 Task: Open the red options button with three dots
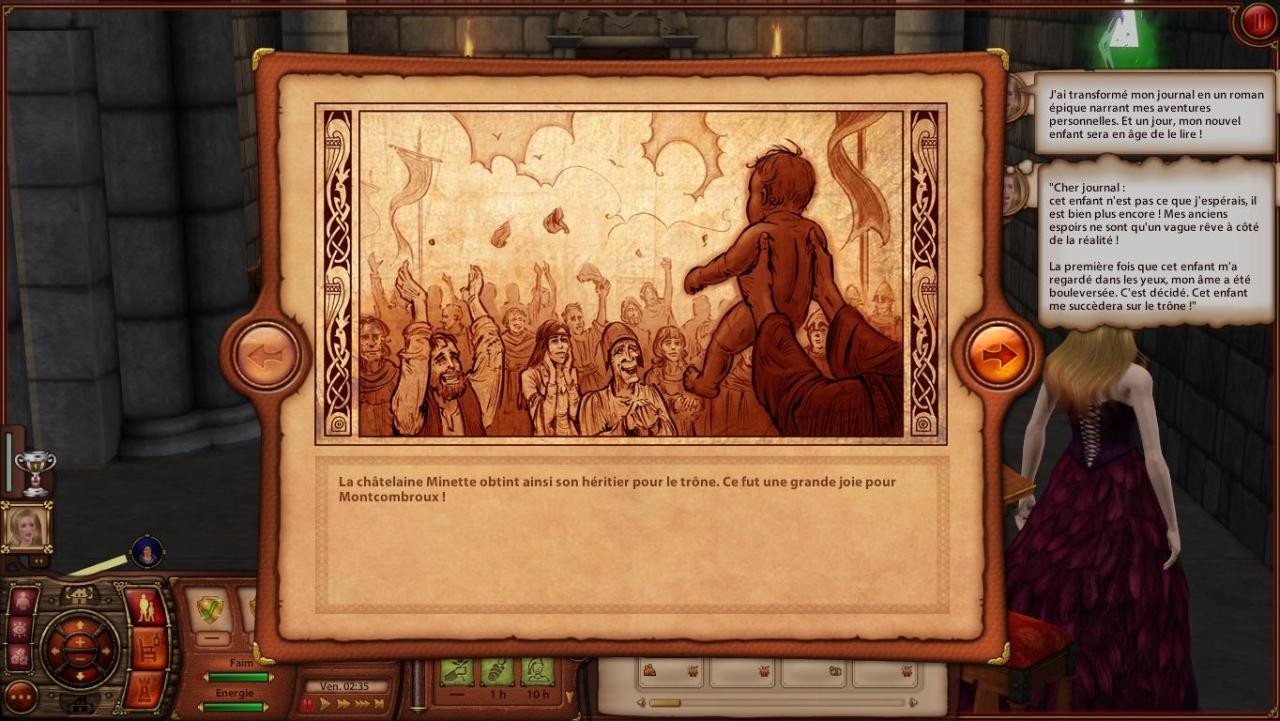[20, 696]
